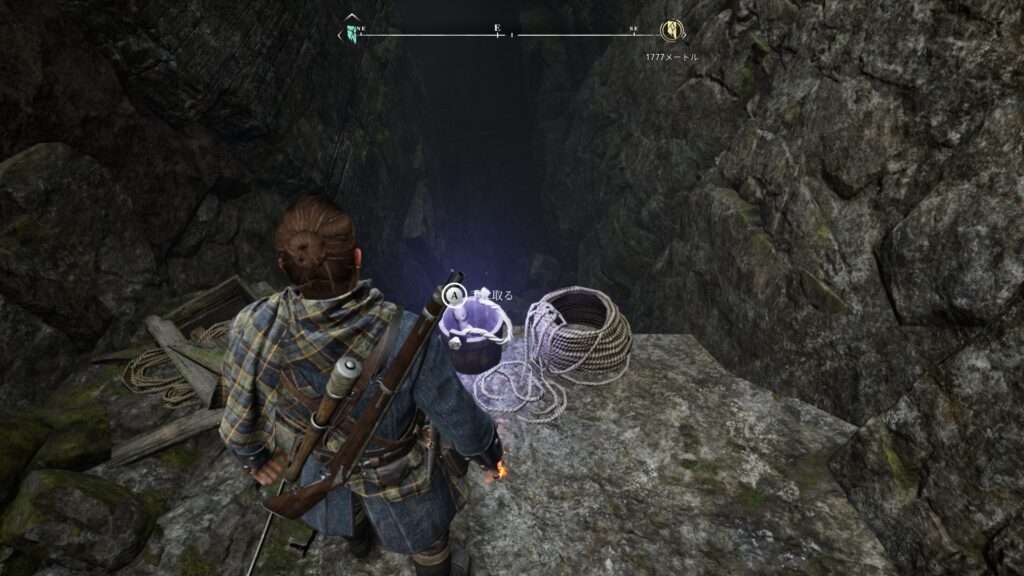The image size is (1024, 576).
Task: Click the compass bar's East heading
Action: coord(497,30)
